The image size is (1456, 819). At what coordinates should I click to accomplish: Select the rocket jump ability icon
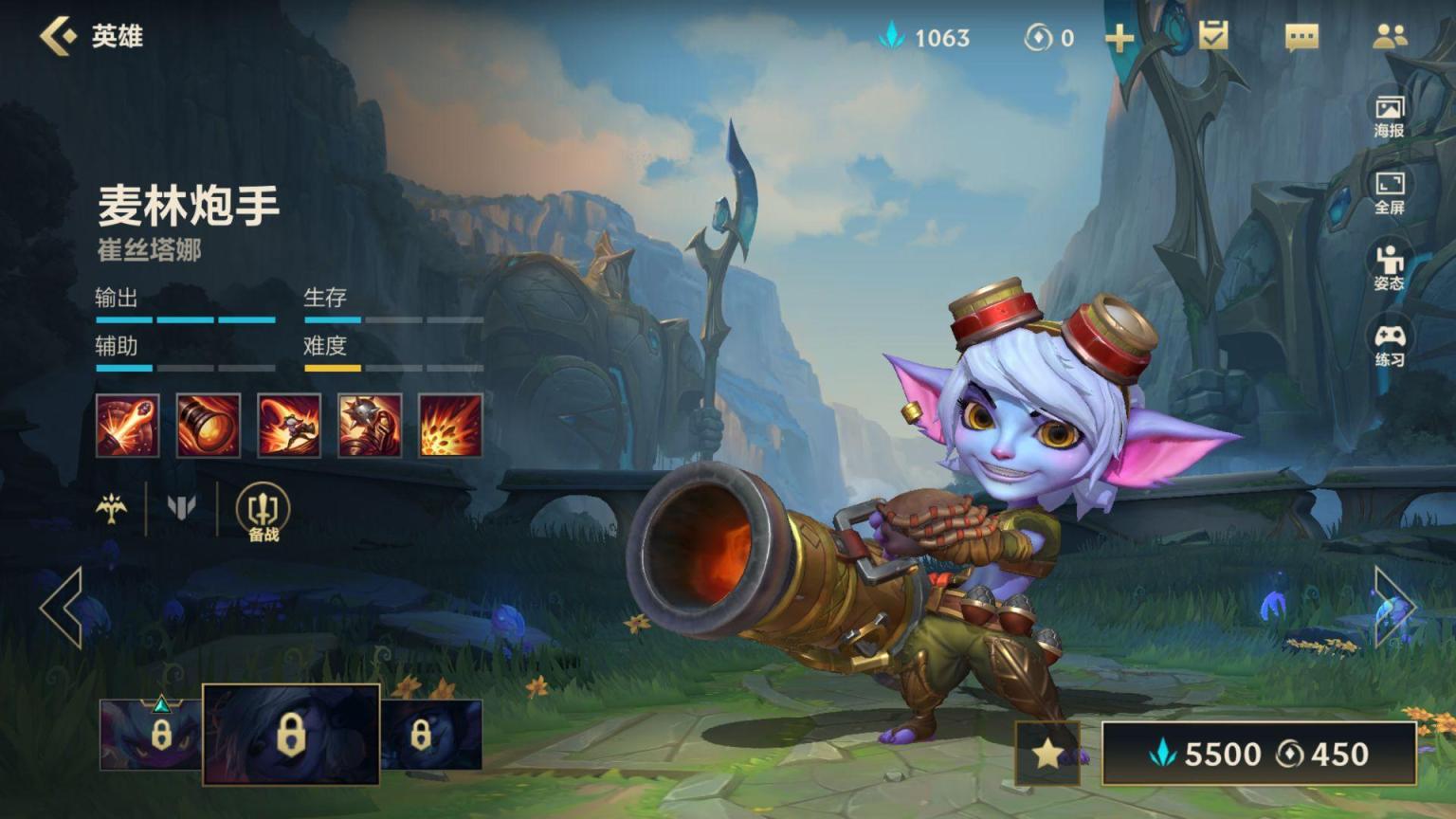[x=289, y=426]
